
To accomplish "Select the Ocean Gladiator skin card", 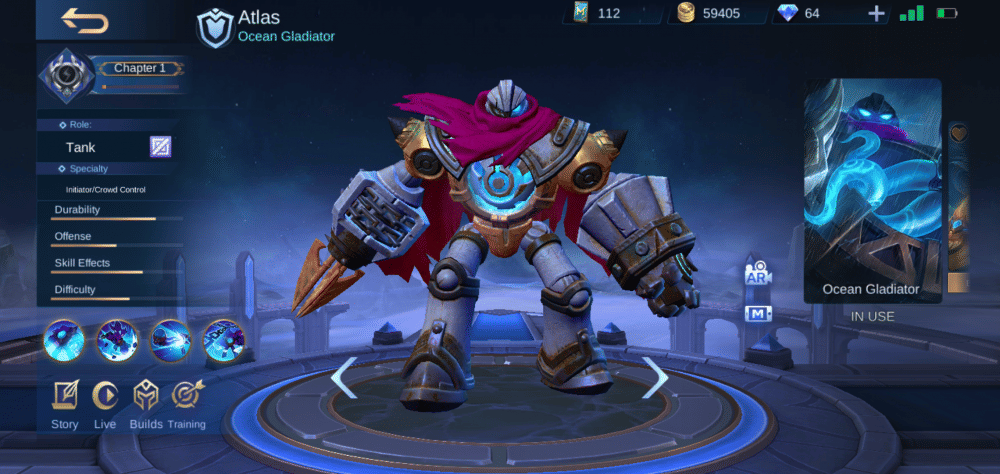I will 872,190.
